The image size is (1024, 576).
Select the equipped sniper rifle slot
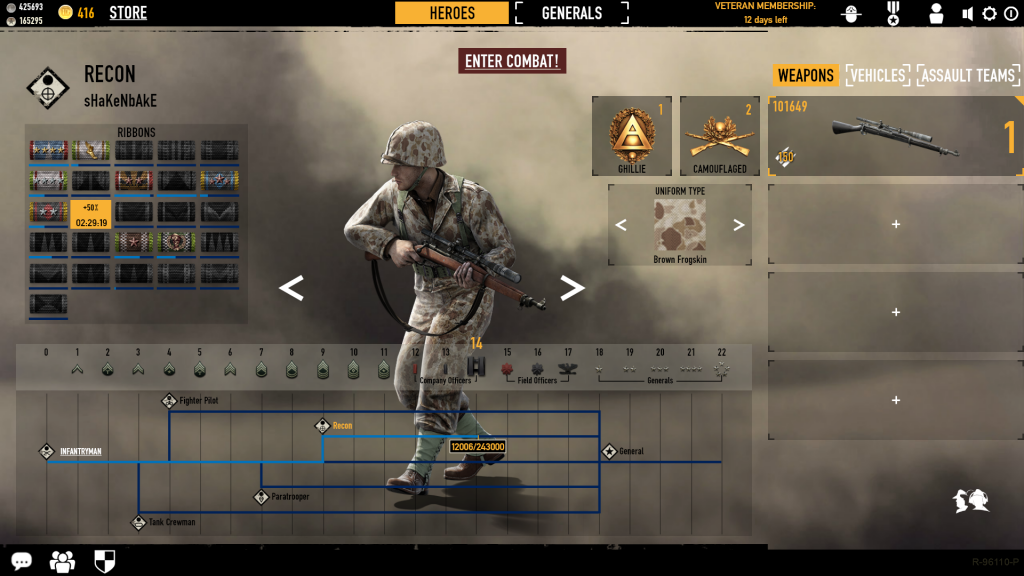(x=894, y=136)
